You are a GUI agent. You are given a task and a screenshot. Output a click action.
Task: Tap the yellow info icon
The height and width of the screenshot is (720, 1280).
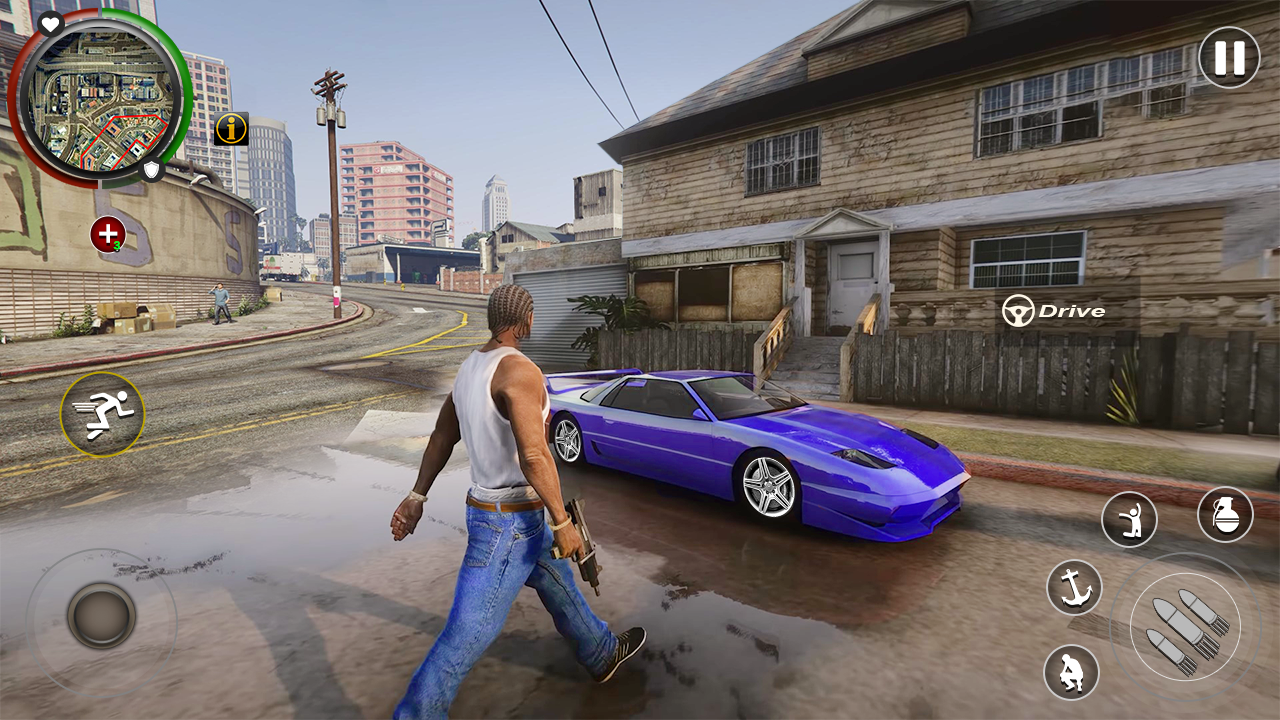pos(231,128)
